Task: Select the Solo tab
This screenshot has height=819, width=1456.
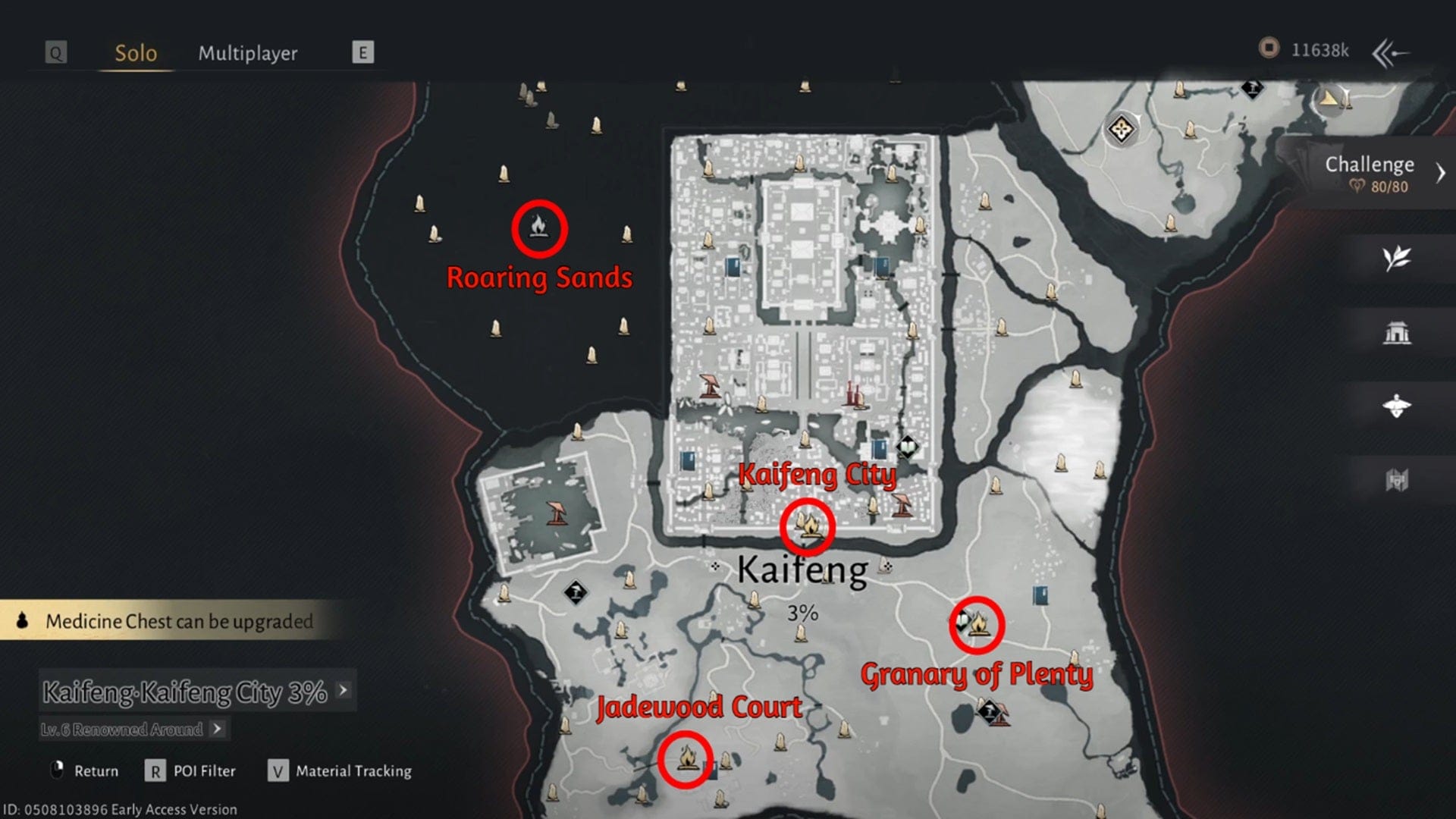Action: (x=135, y=53)
